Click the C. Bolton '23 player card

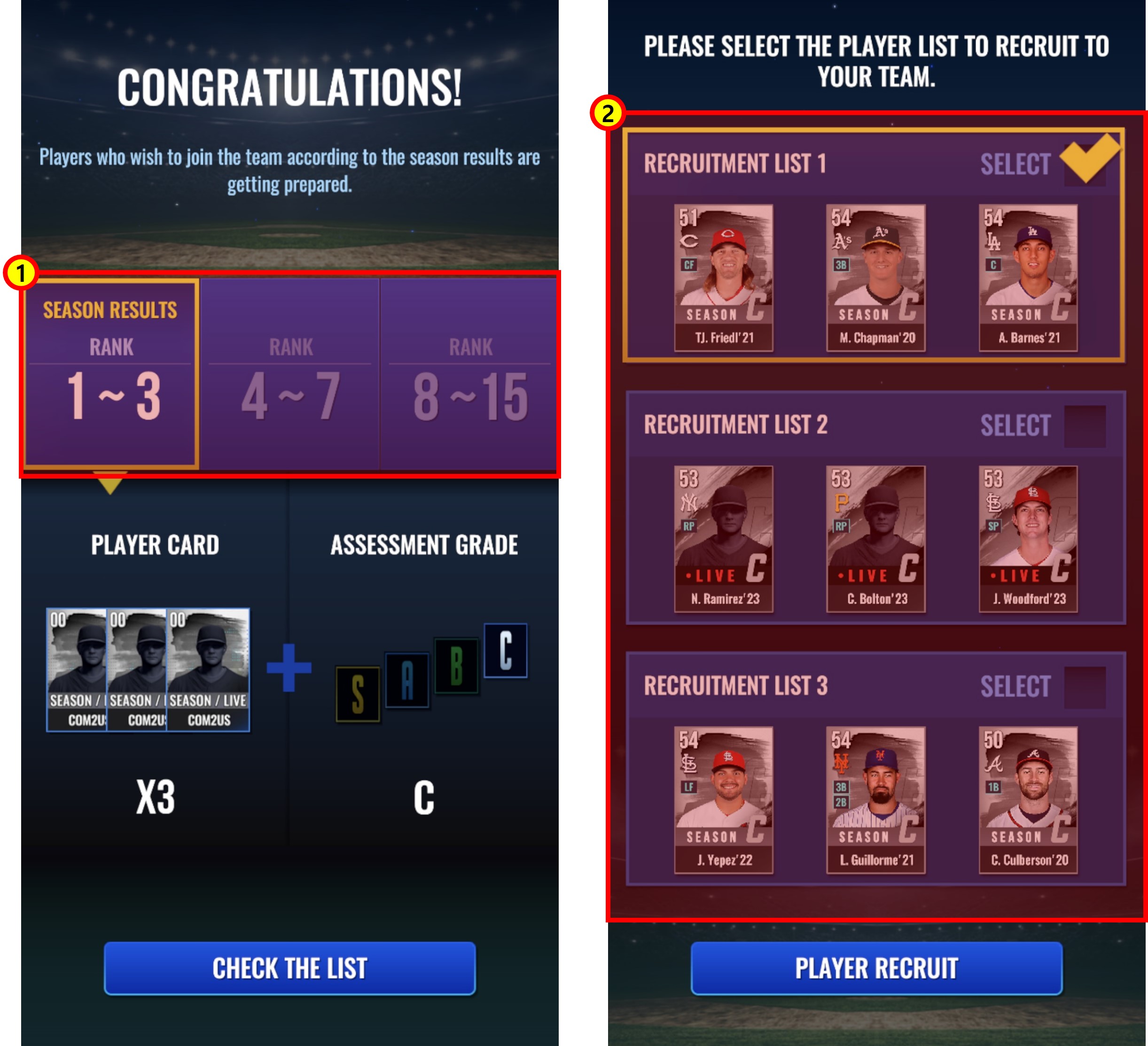875,539
